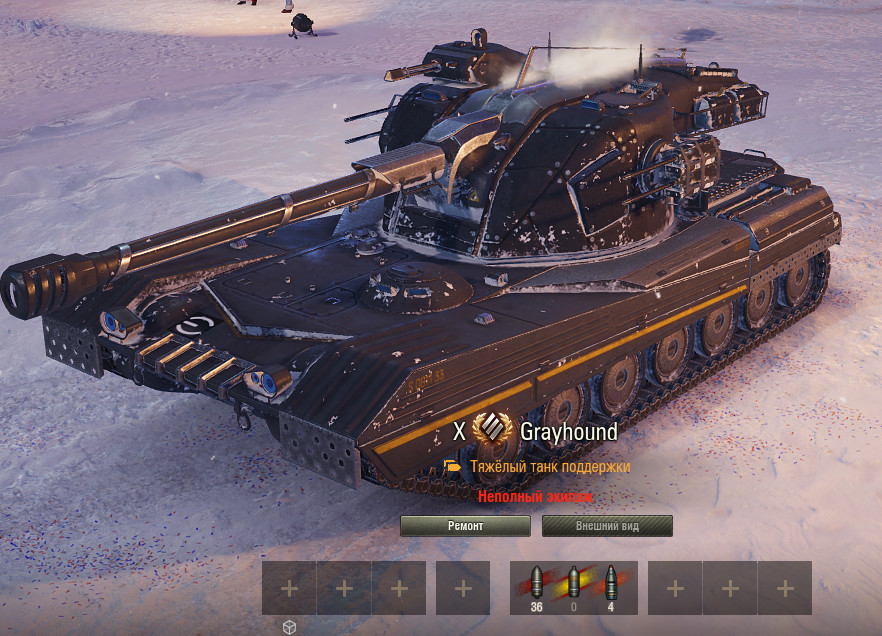Image resolution: width=882 pixels, height=636 pixels.
Task: Click the Ремонт repair button
Action: 465,526
